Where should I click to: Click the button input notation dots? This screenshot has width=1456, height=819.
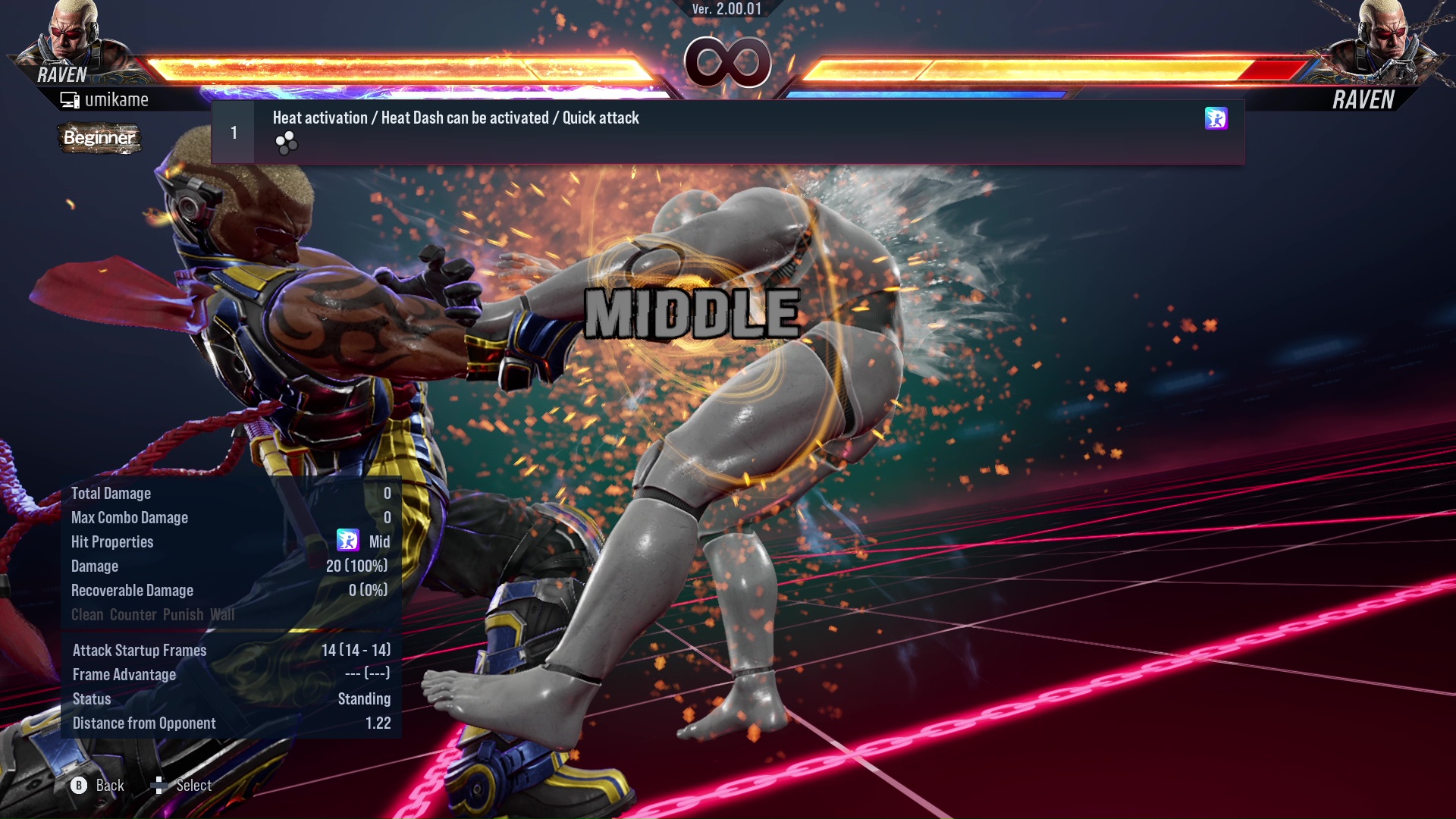point(287,144)
